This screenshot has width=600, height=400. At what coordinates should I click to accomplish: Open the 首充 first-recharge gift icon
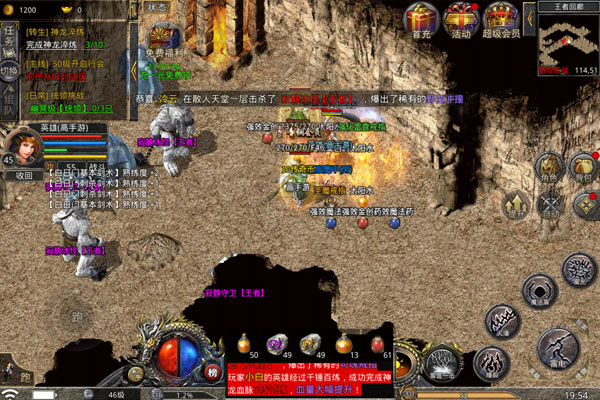click(x=420, y=18)
